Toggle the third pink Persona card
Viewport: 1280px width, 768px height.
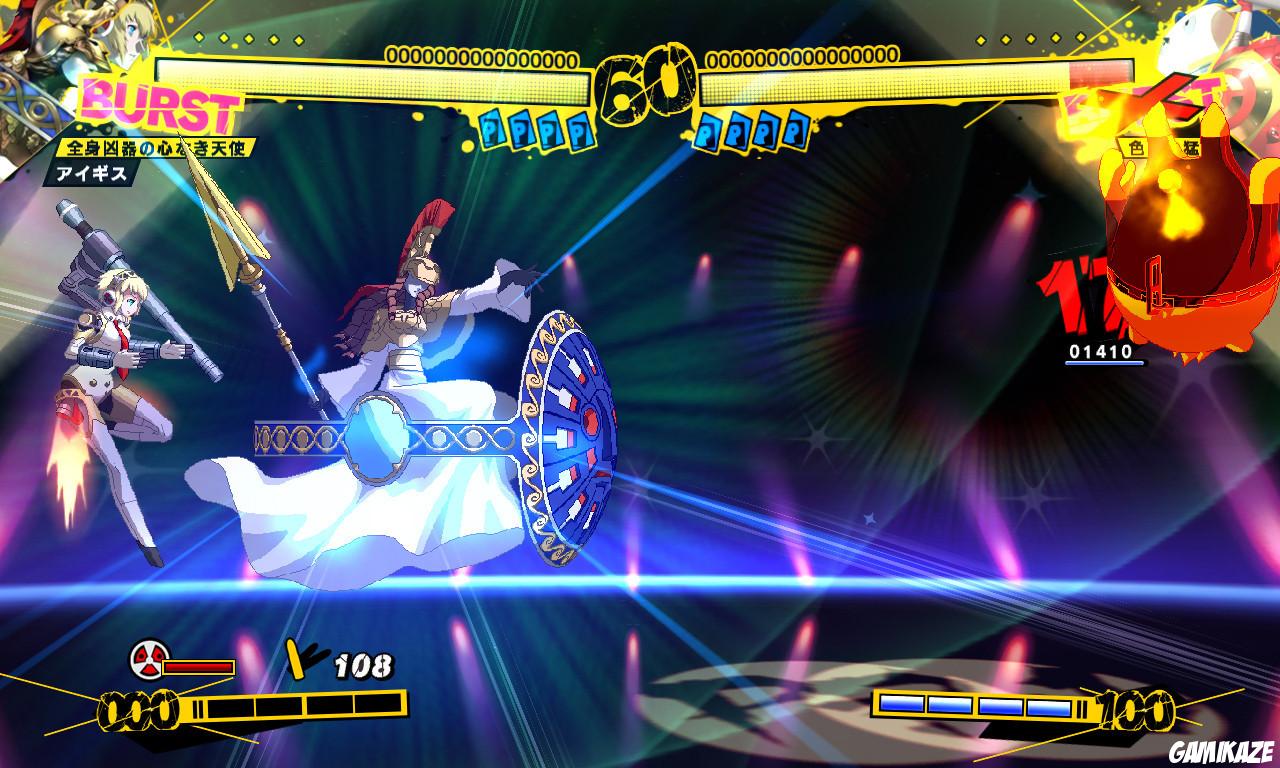[766, 128]
